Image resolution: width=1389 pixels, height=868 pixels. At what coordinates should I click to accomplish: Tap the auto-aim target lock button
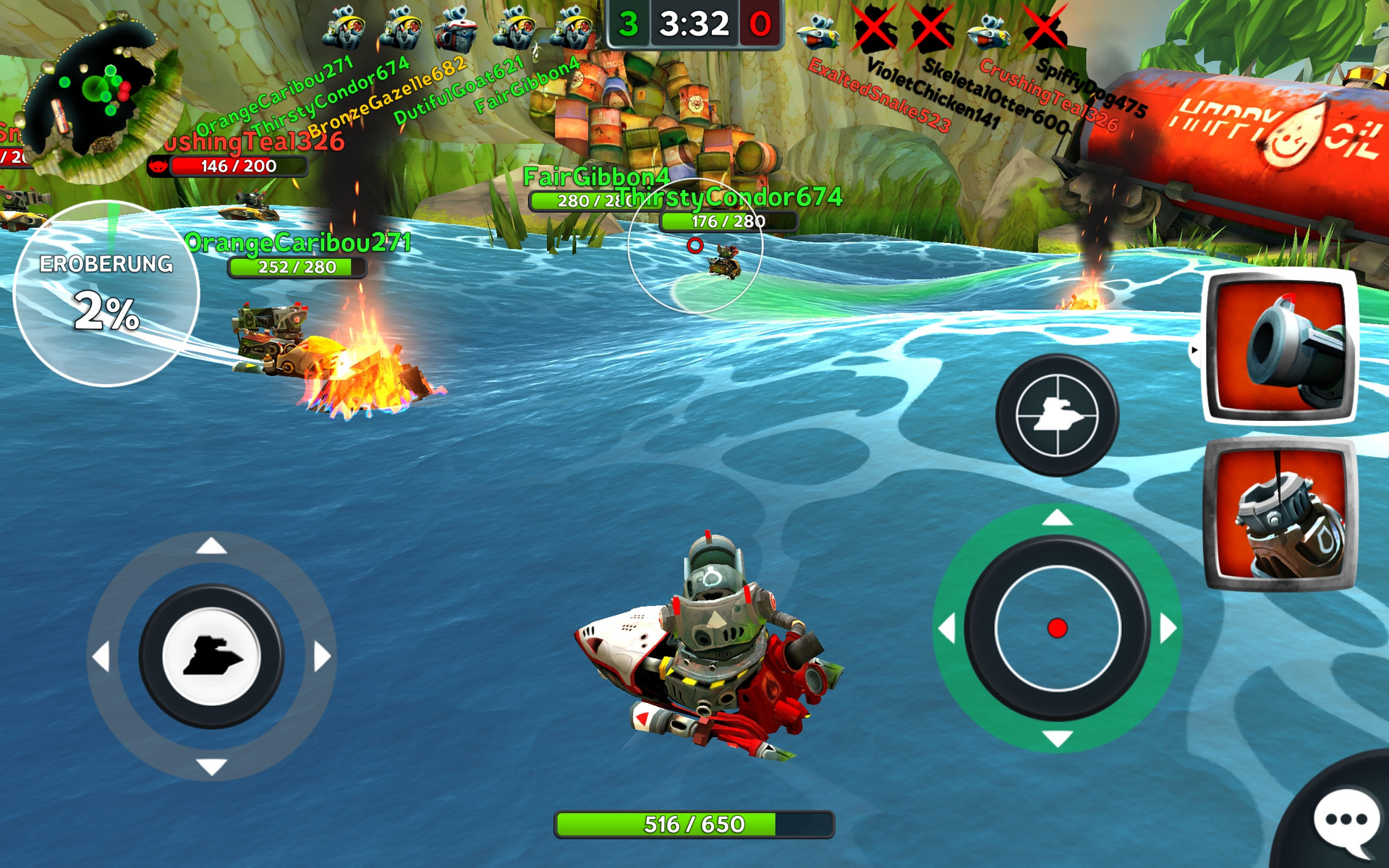pos(1057,415)
